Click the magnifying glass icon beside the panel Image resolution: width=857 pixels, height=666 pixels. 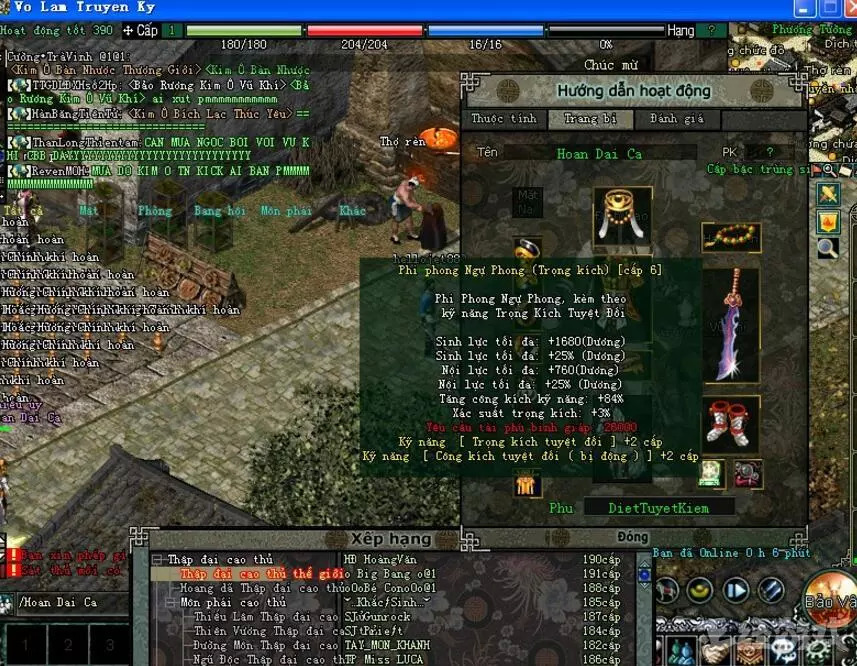[827, 247]
